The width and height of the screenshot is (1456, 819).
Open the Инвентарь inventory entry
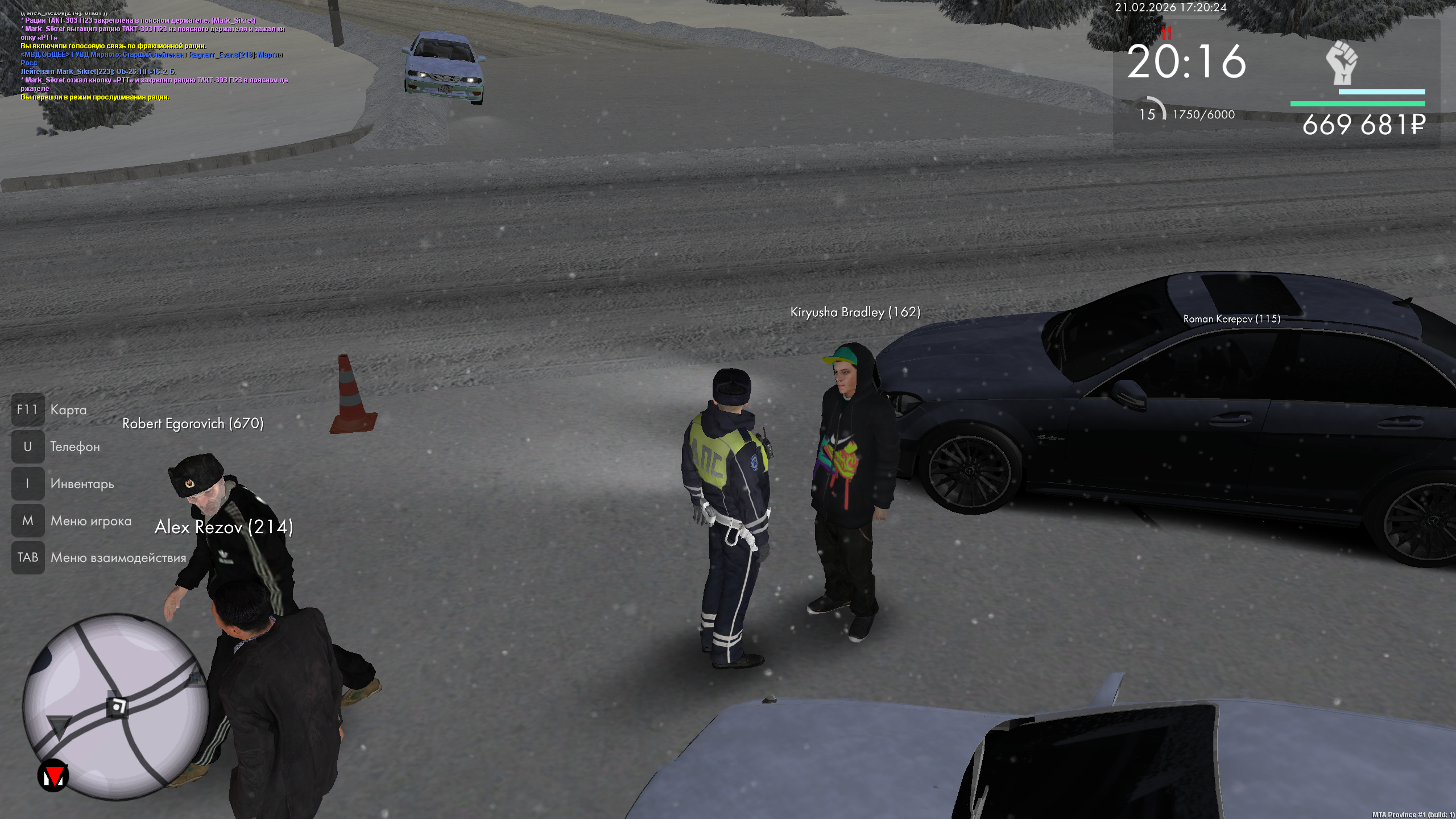click(82, 484)
